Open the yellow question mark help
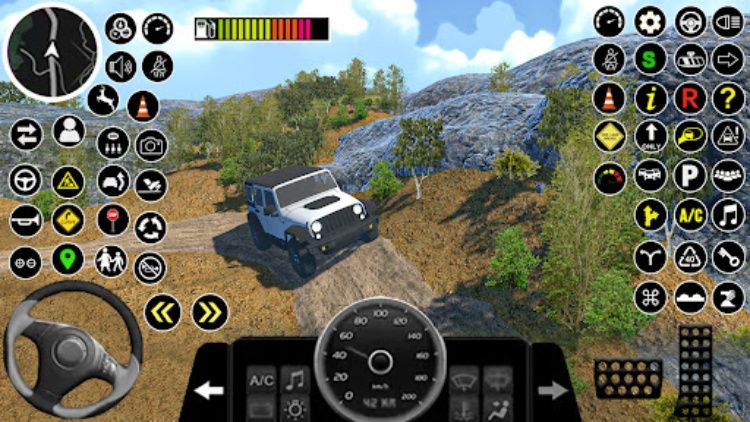 pyautogui.click(x=727, y=98)
